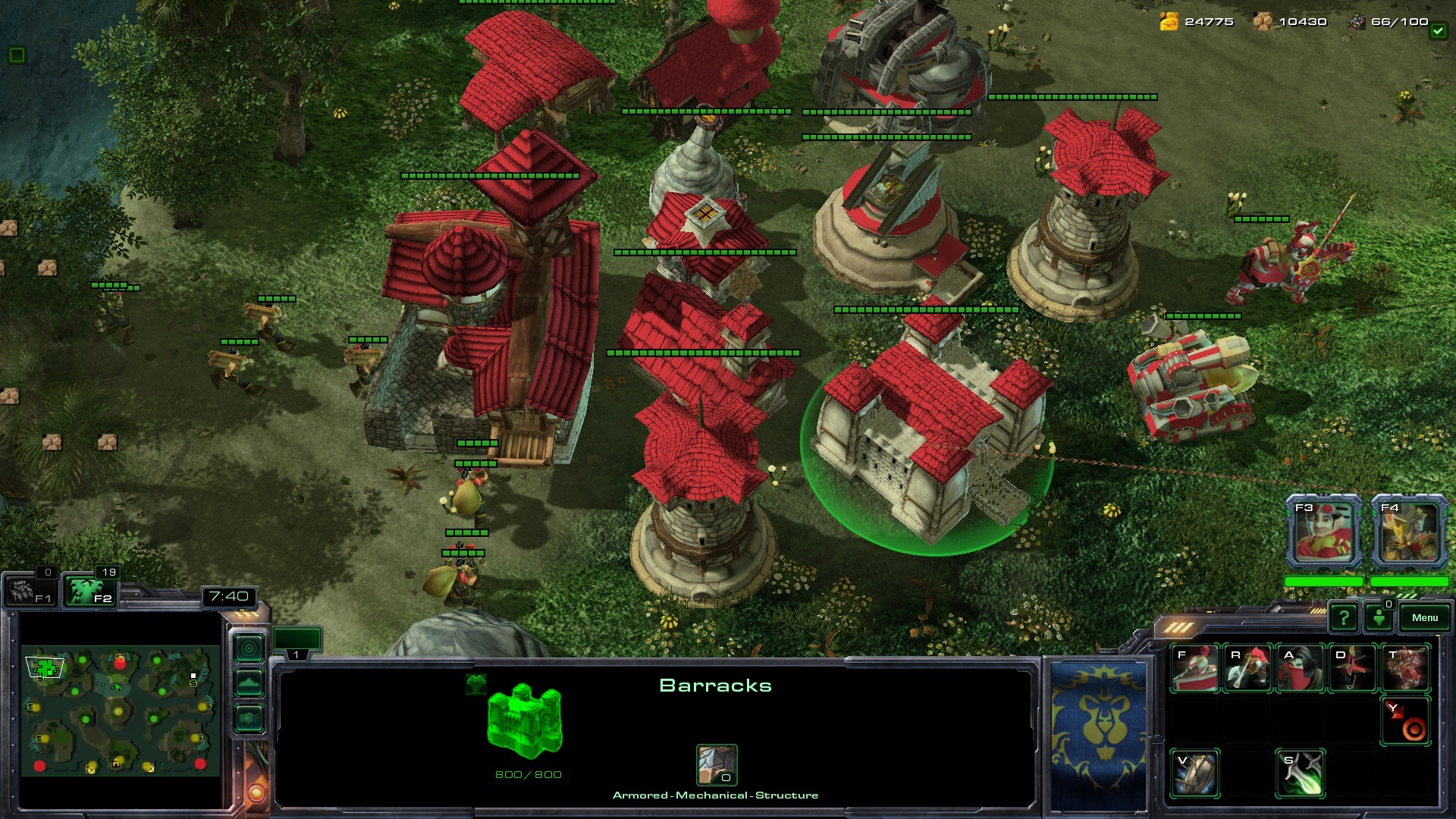This screenshot has width=1456, height=819.
Task: Open the handshake alliance button
Action: (x=249, y=718)
